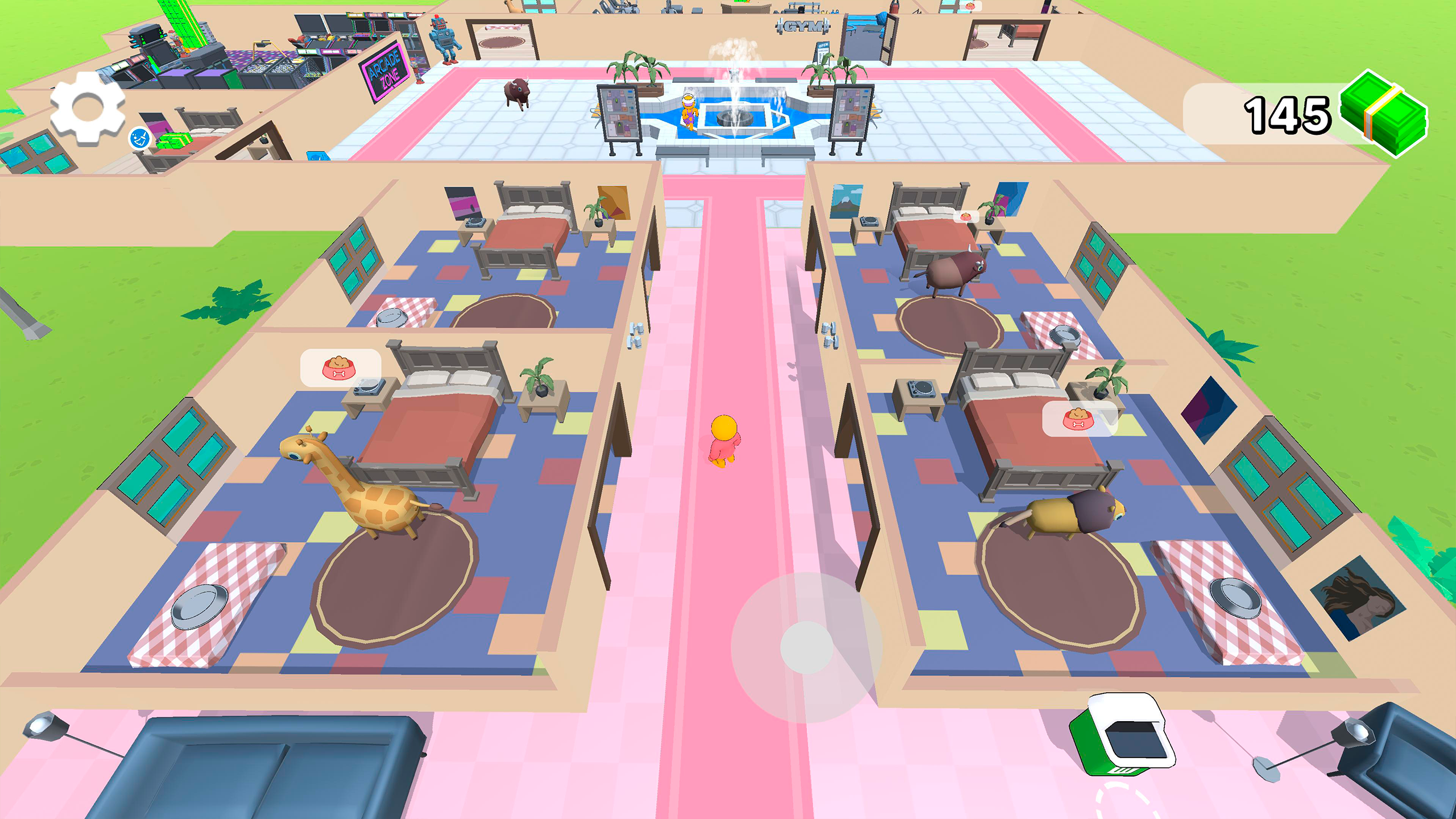Tap the GYM sign above the doorway
Viewport: 1456px width, 819px height.
pyautogui.click(x=802, y=26)
